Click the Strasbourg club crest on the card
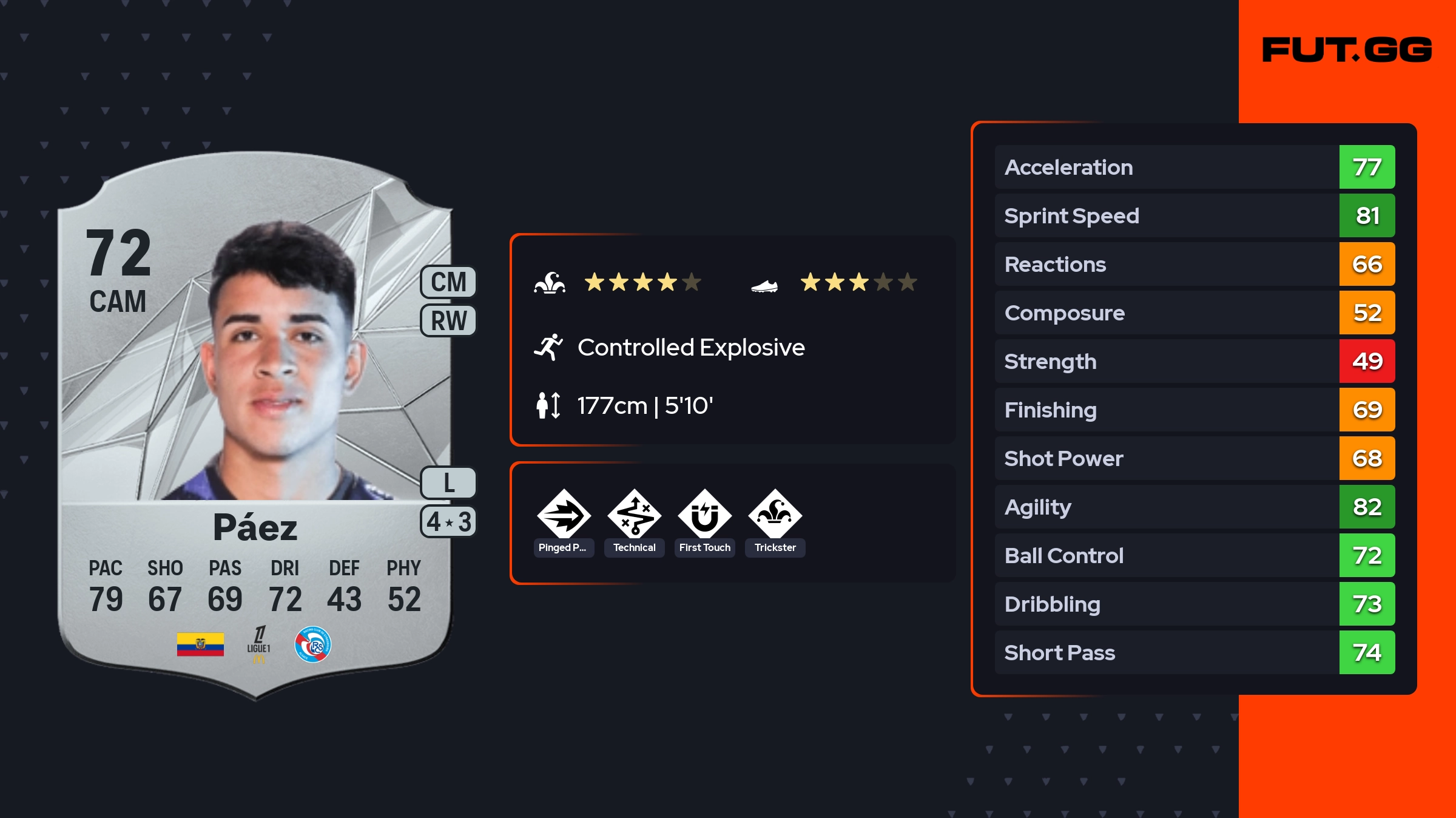Image resolution: width=1456 pixels, height=818 pixels. (x=312, y=644)
